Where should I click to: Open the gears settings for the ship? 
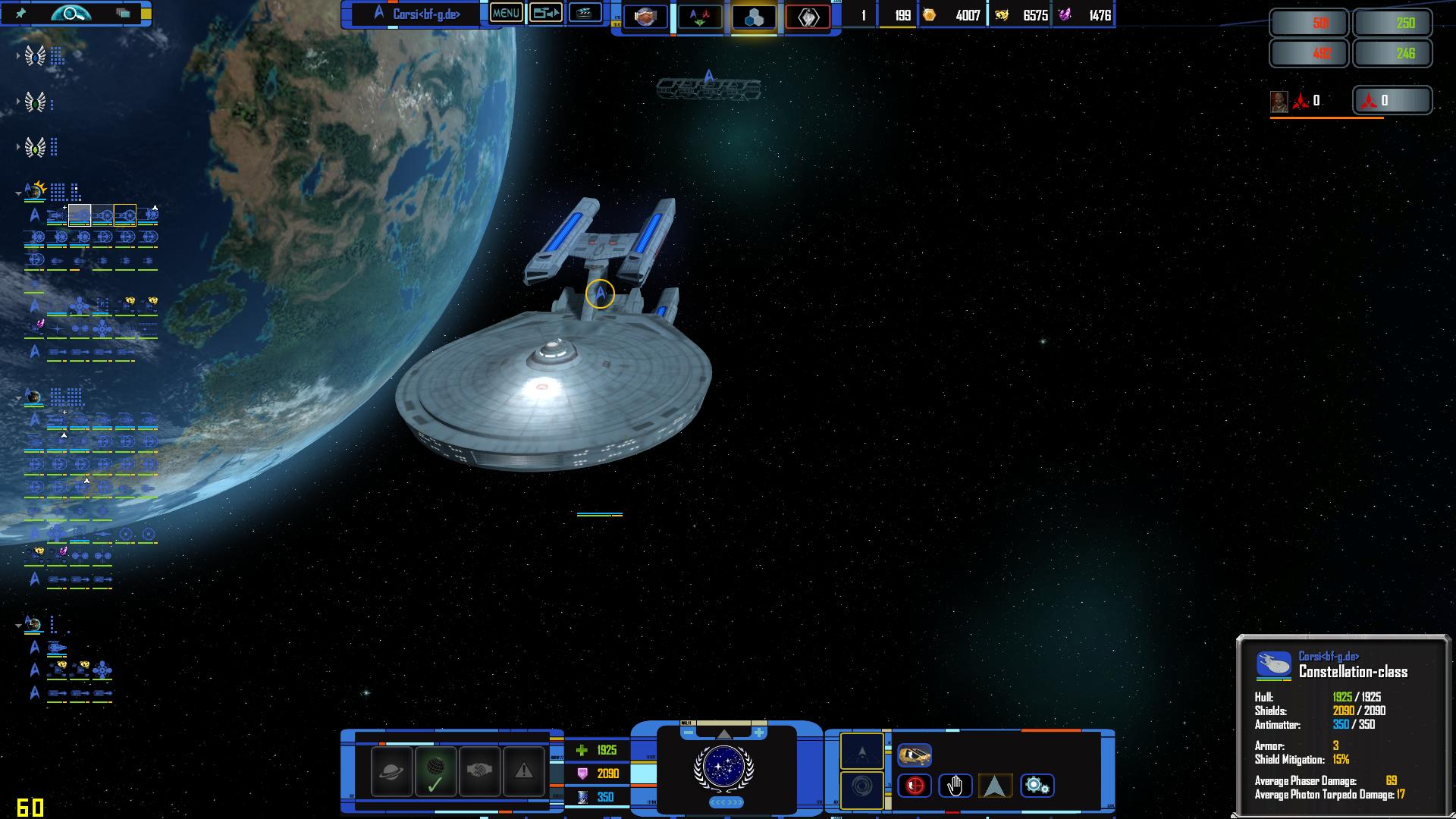[1037, 786]
